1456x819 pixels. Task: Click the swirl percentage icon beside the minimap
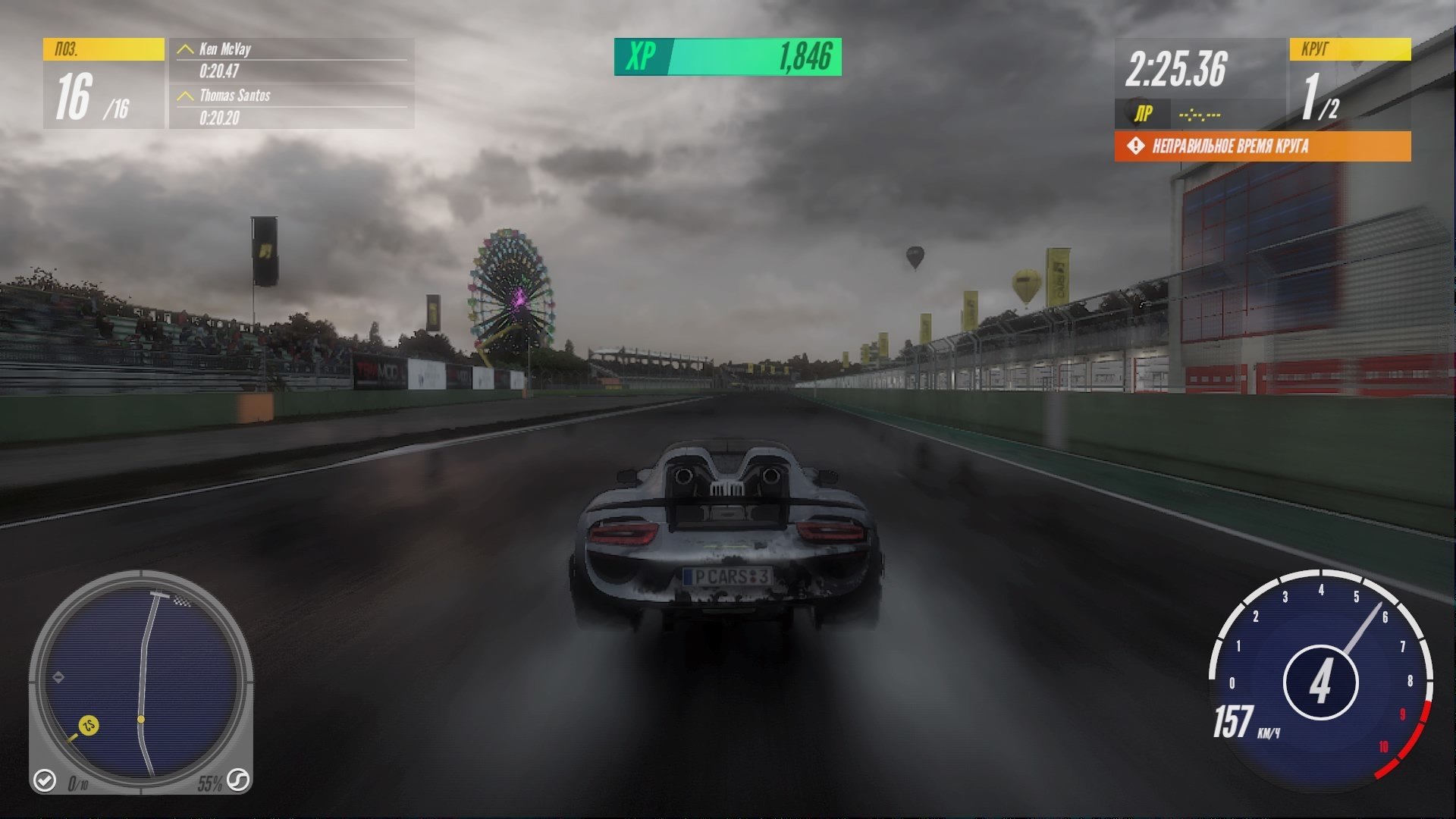coord(238,780)
